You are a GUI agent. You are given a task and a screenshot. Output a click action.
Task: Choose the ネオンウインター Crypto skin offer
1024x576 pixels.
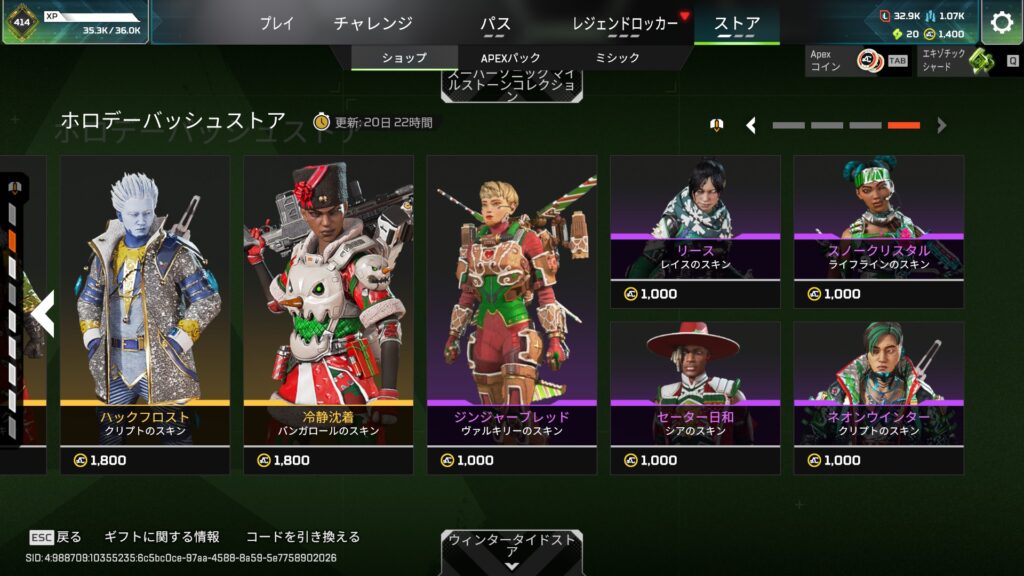click(x=878, y=397)
